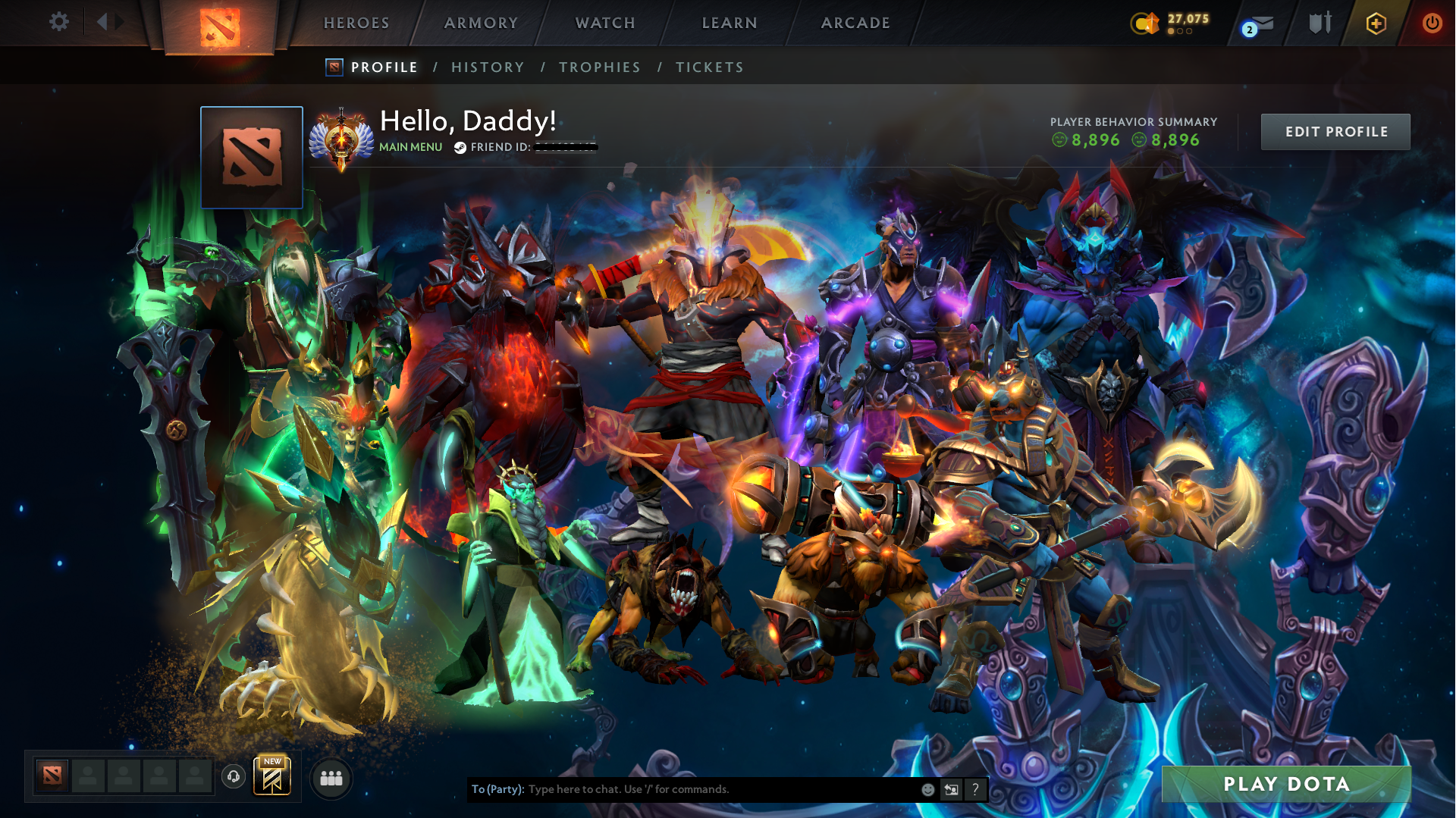The image size is (1456, 818).
Task: Open Dota Plus subscription via gold hexagon icon
Action: pos(1376,23)
